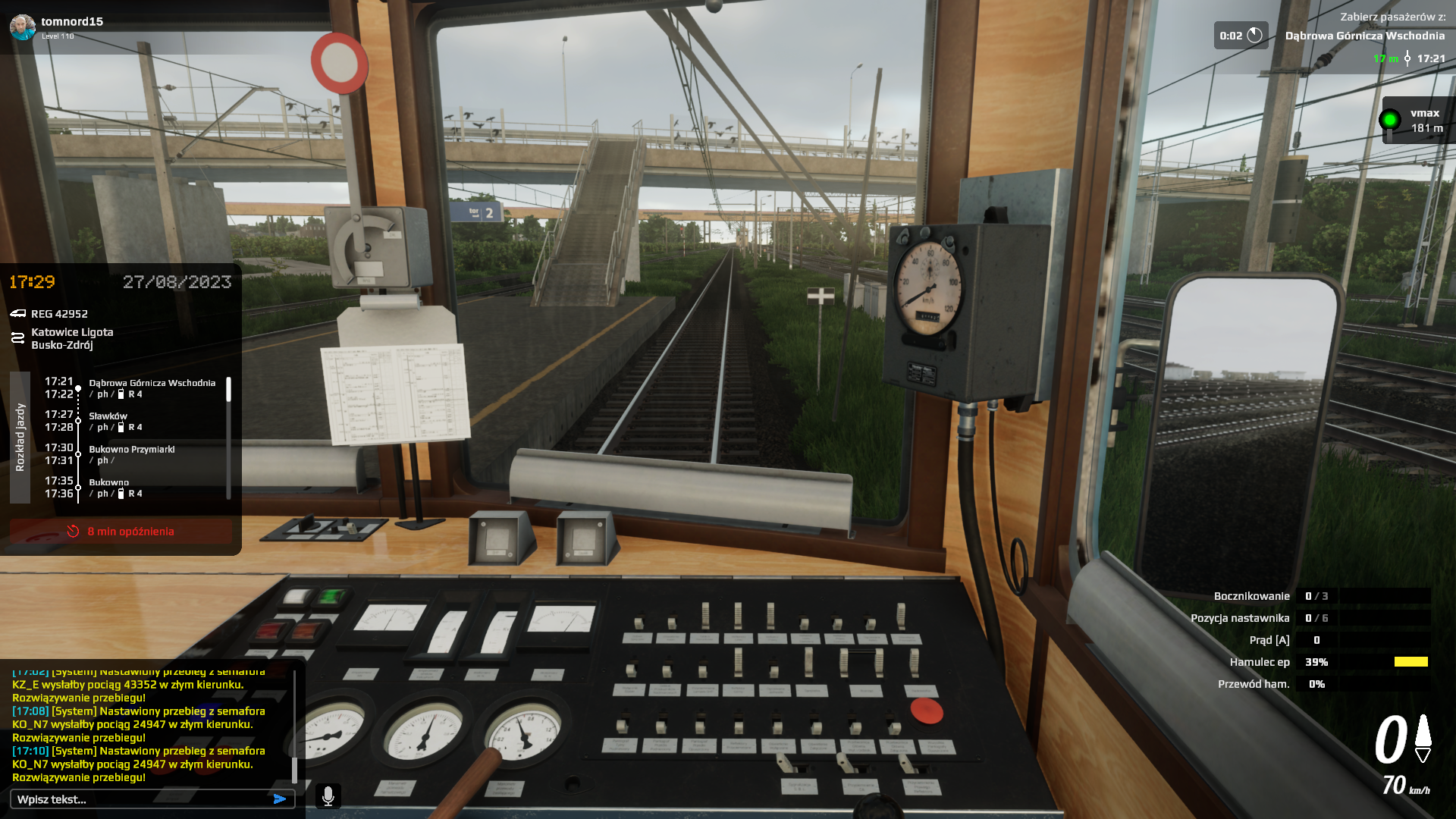The width and height of the screenshot is (1456, 819).
Task: Click the chat text input field
Action: click(x=140, y=799)
